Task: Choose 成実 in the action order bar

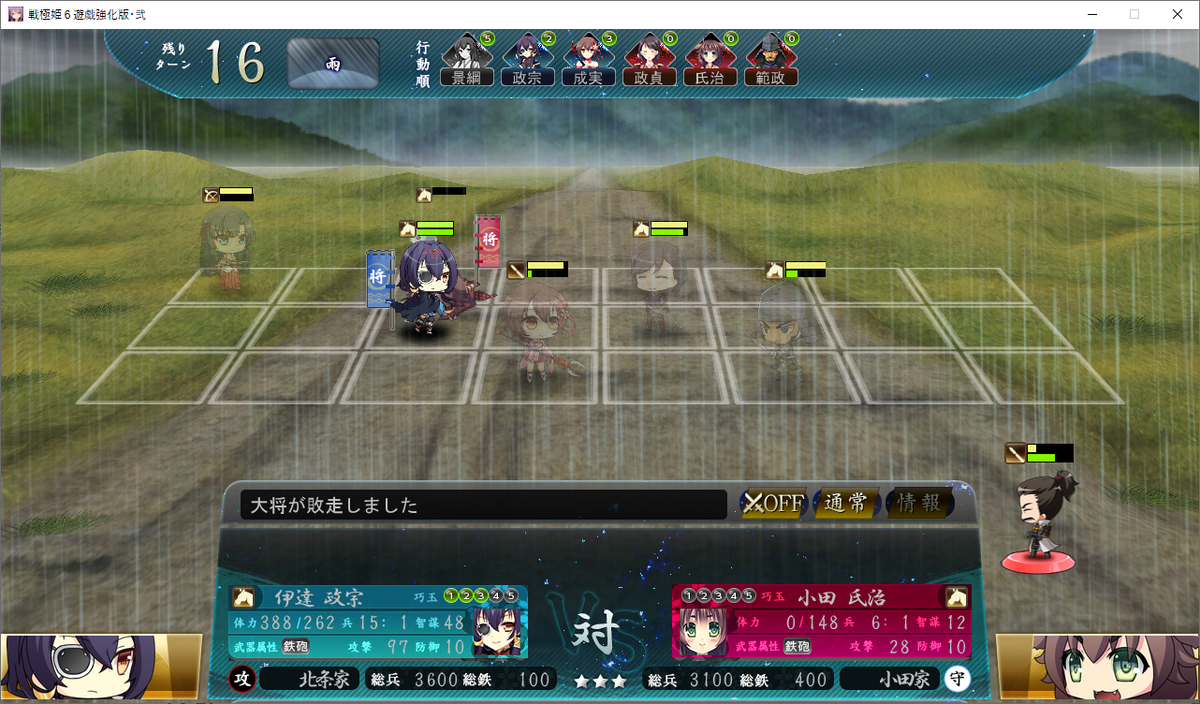Action: click(587, 60)
